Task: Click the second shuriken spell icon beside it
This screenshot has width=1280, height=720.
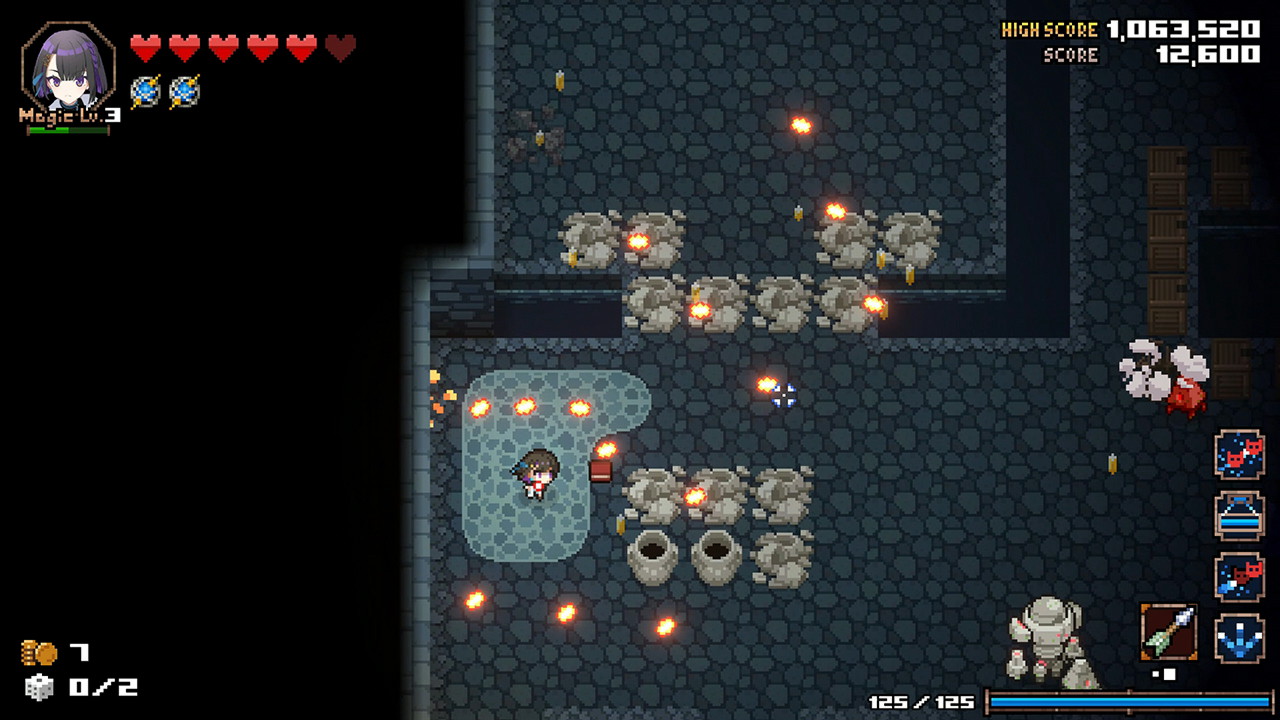Action: tap(187, 93)
